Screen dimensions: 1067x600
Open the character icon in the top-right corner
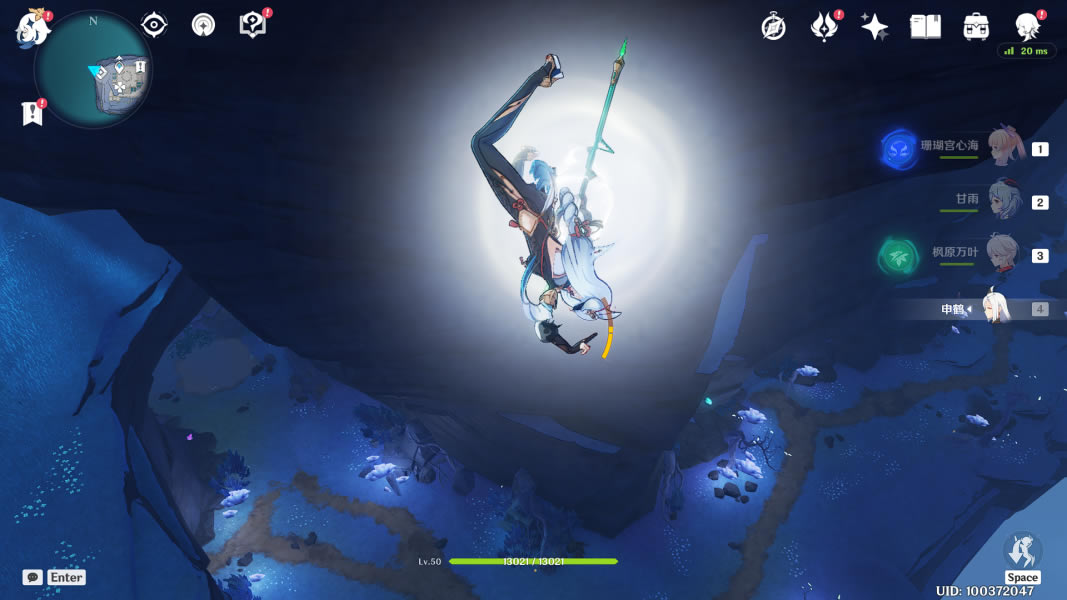point(1026,26)
